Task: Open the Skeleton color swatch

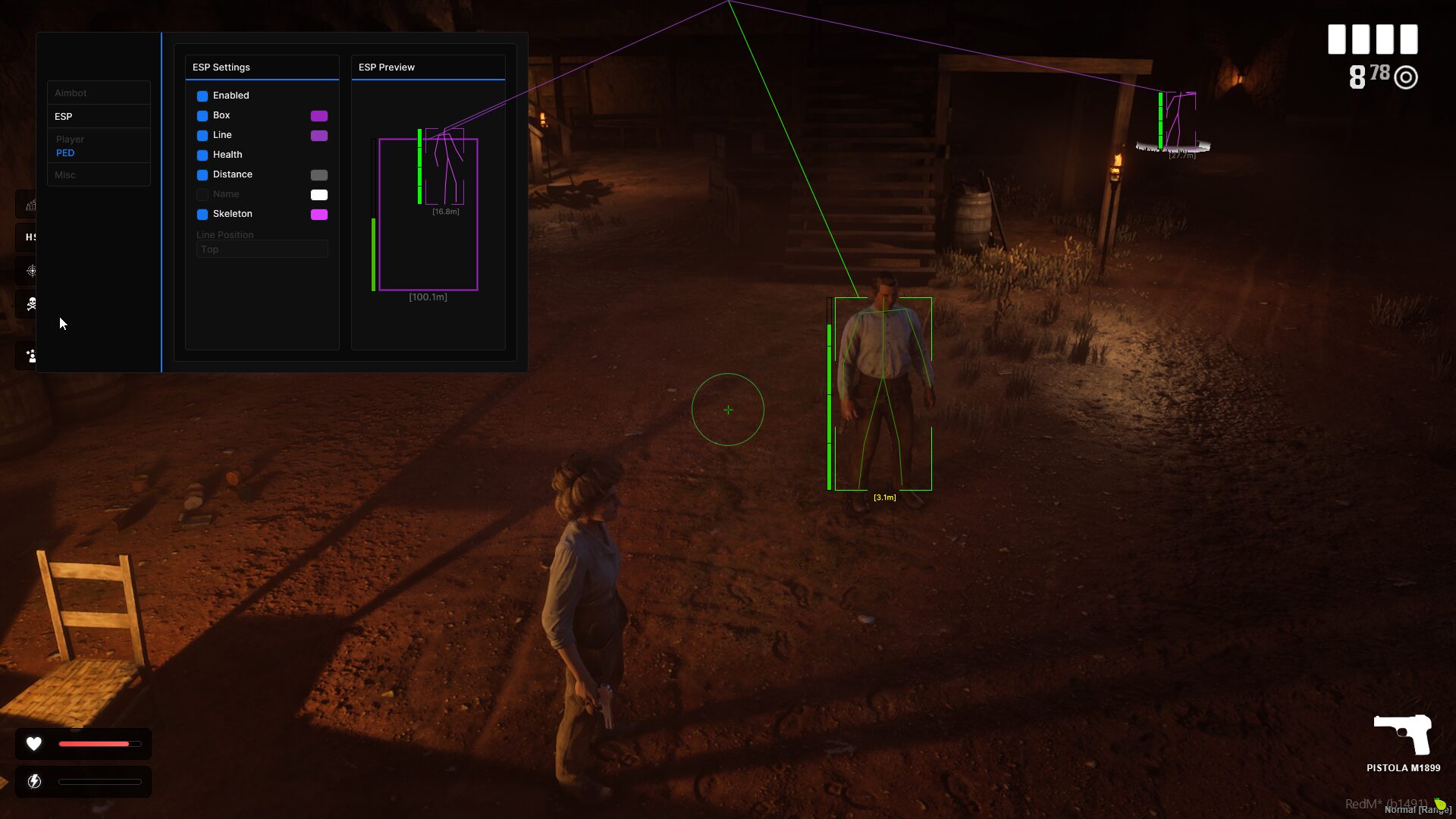Action: point(319,215)
